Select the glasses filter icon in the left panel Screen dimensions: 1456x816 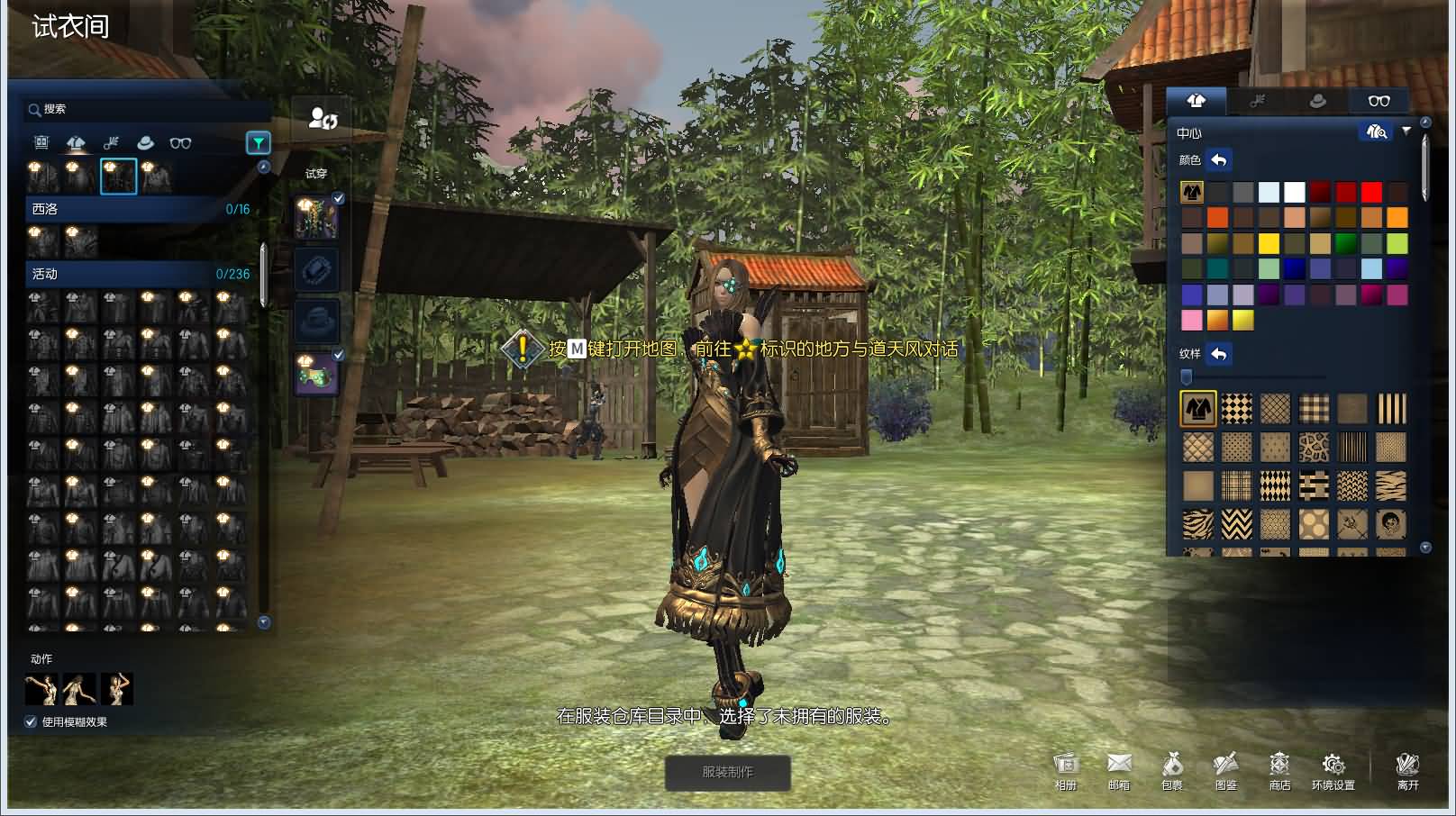[x=180, y=142]
